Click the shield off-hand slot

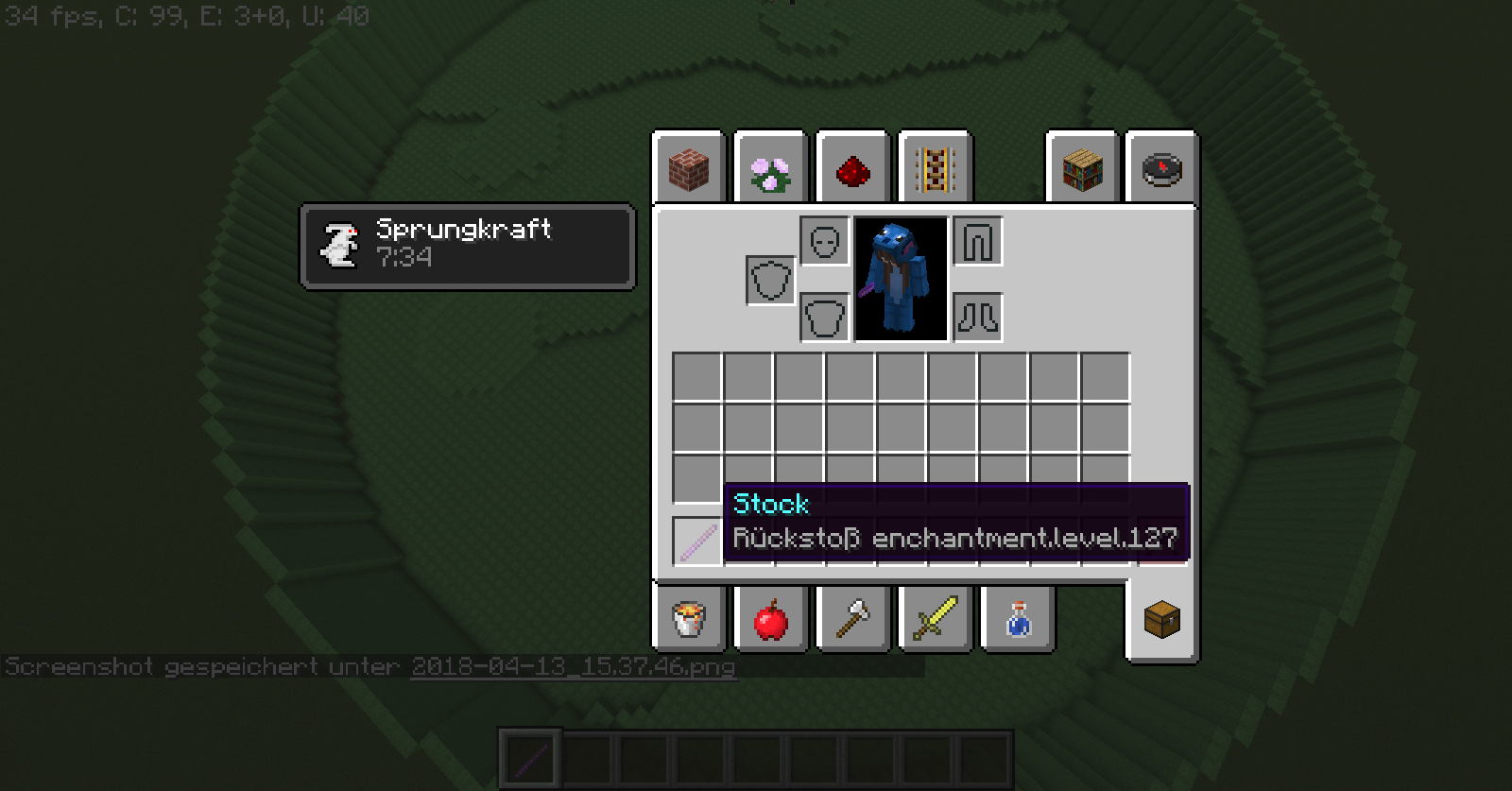click(x=770, y=281)
